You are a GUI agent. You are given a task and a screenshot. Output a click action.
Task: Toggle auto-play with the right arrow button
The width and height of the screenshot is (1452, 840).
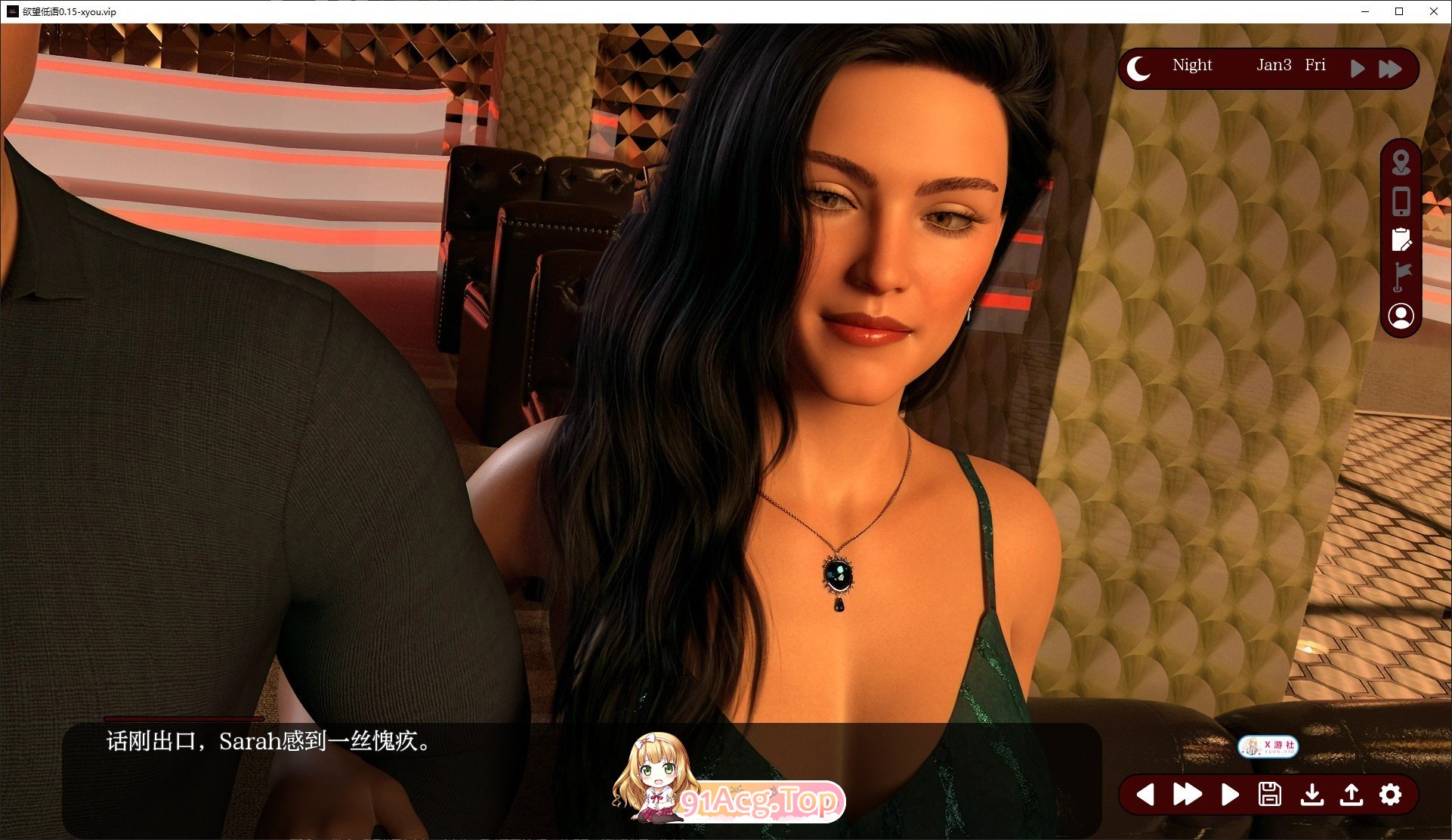(x=1230, y=795)
